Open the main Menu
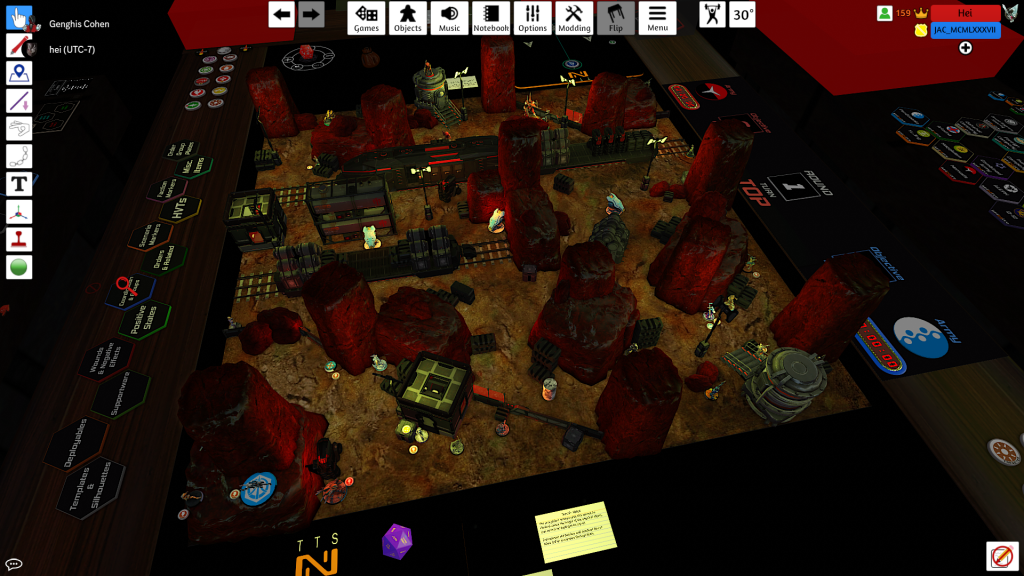The width and height of the screenshot is (1024, 576). [x=657, y=18]
